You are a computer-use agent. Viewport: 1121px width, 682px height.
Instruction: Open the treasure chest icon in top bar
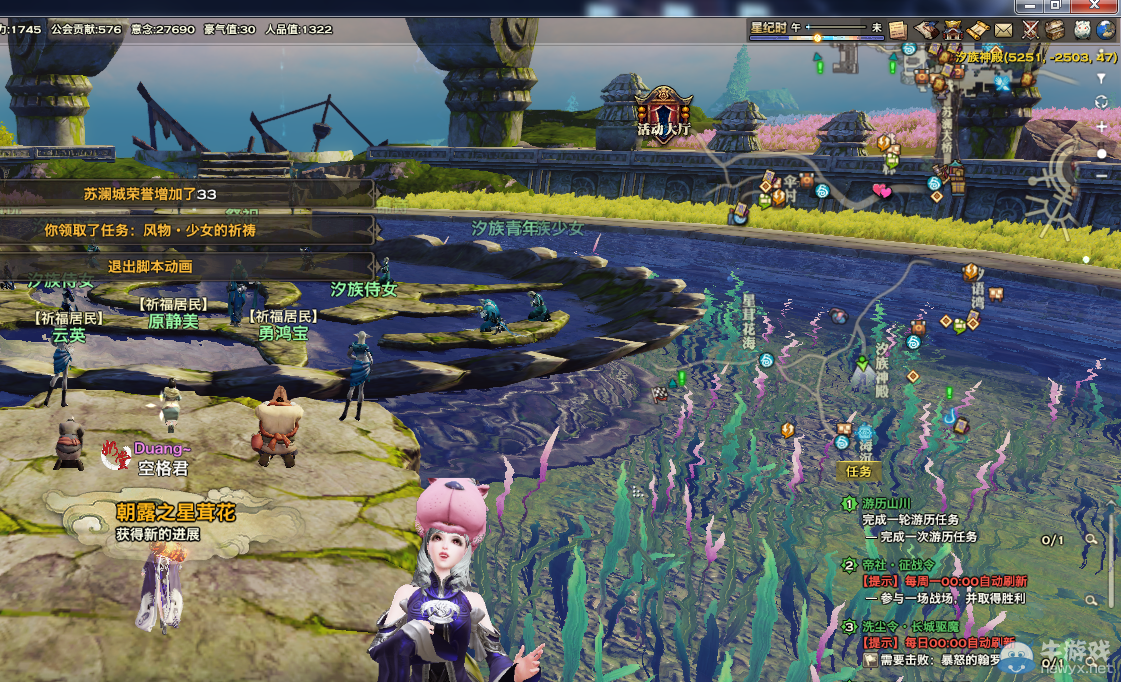pos(1055,30)
